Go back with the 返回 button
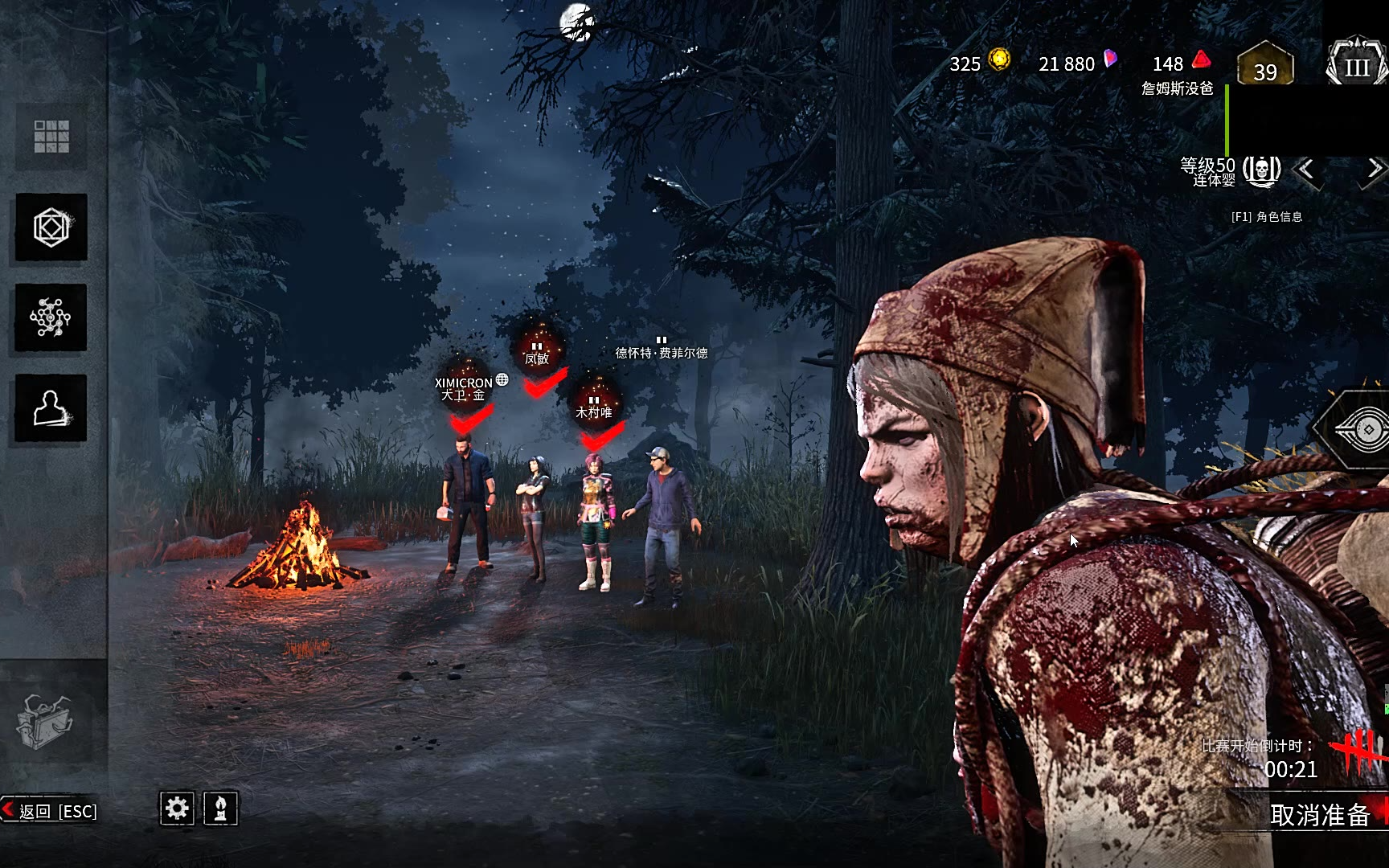This screenshot has height=868, width=1389. point(50,811)
